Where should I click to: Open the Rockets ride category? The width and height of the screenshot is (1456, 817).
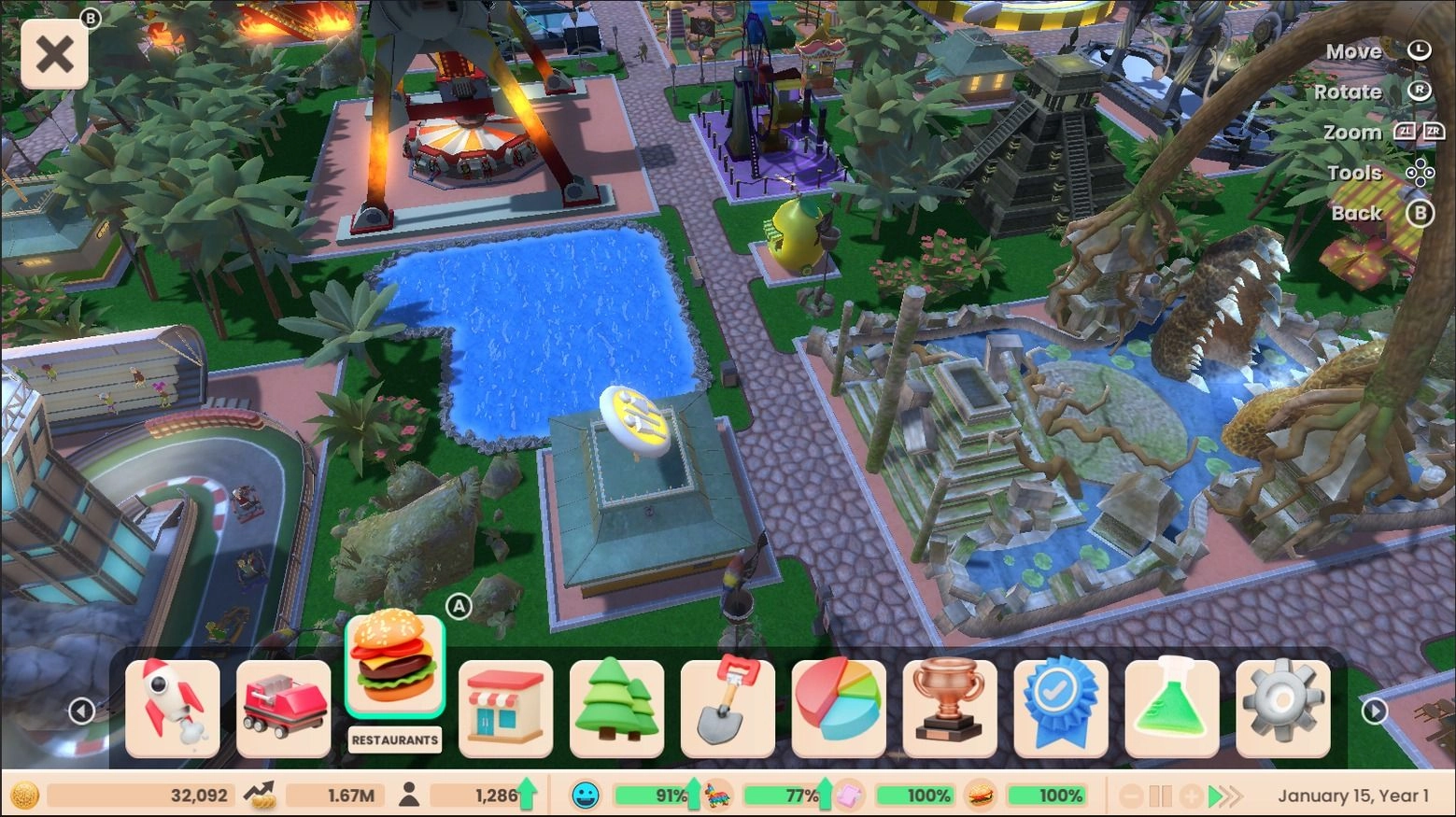pos(173,707)
